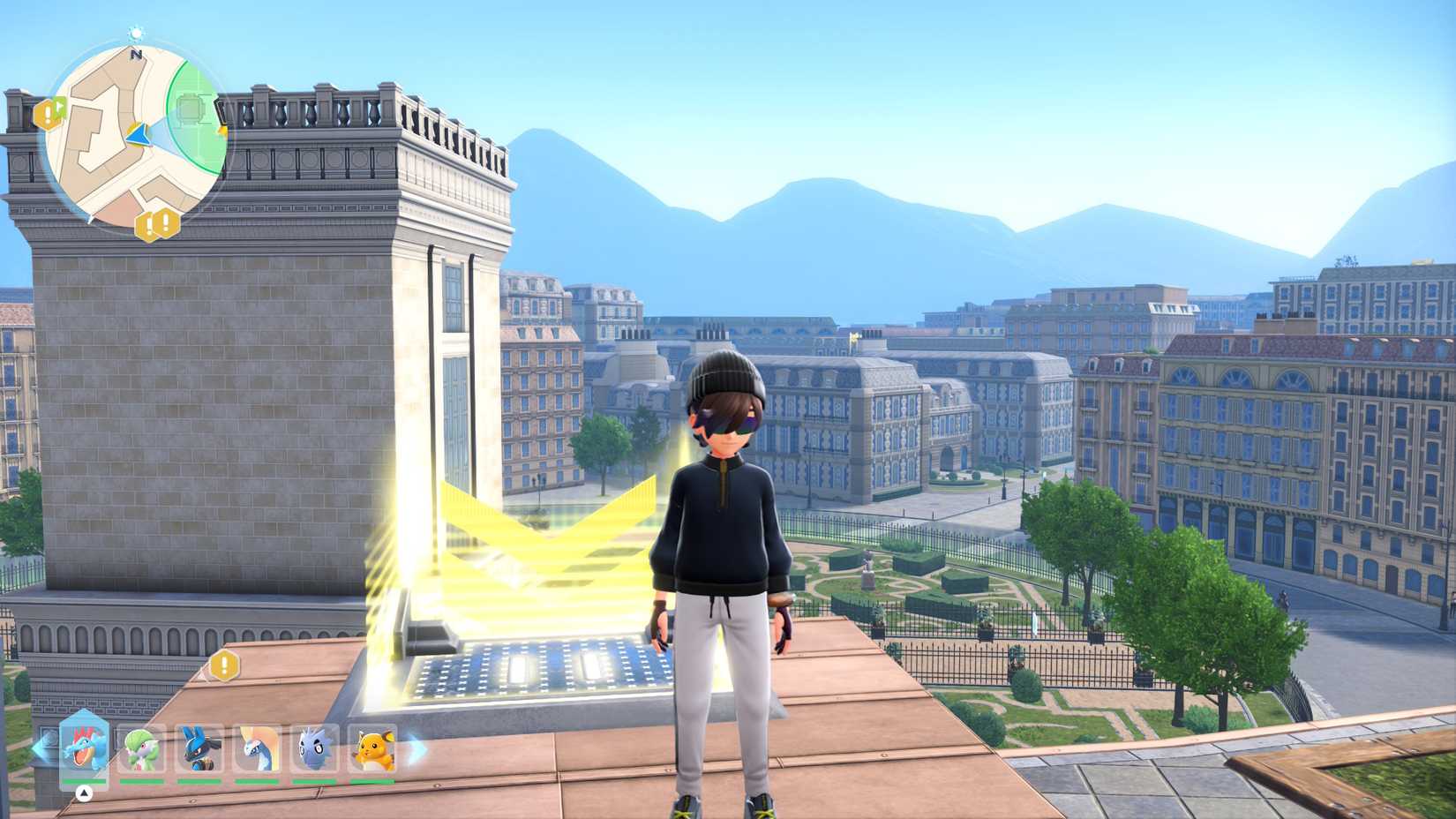Select Gardevoir in the party bar

click(x=142, y=748)
